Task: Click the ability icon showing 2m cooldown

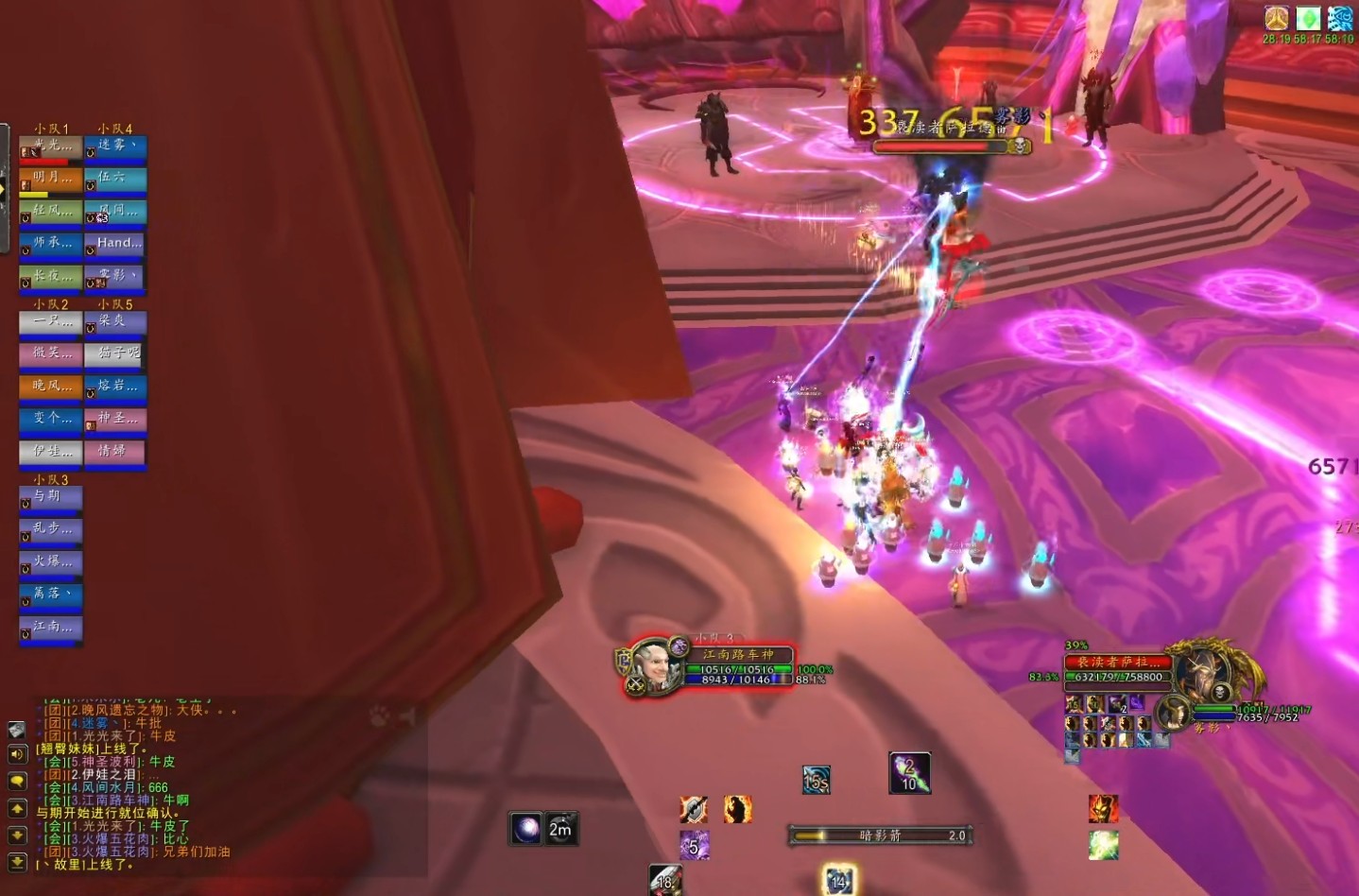Action: (x=561, y=829)
